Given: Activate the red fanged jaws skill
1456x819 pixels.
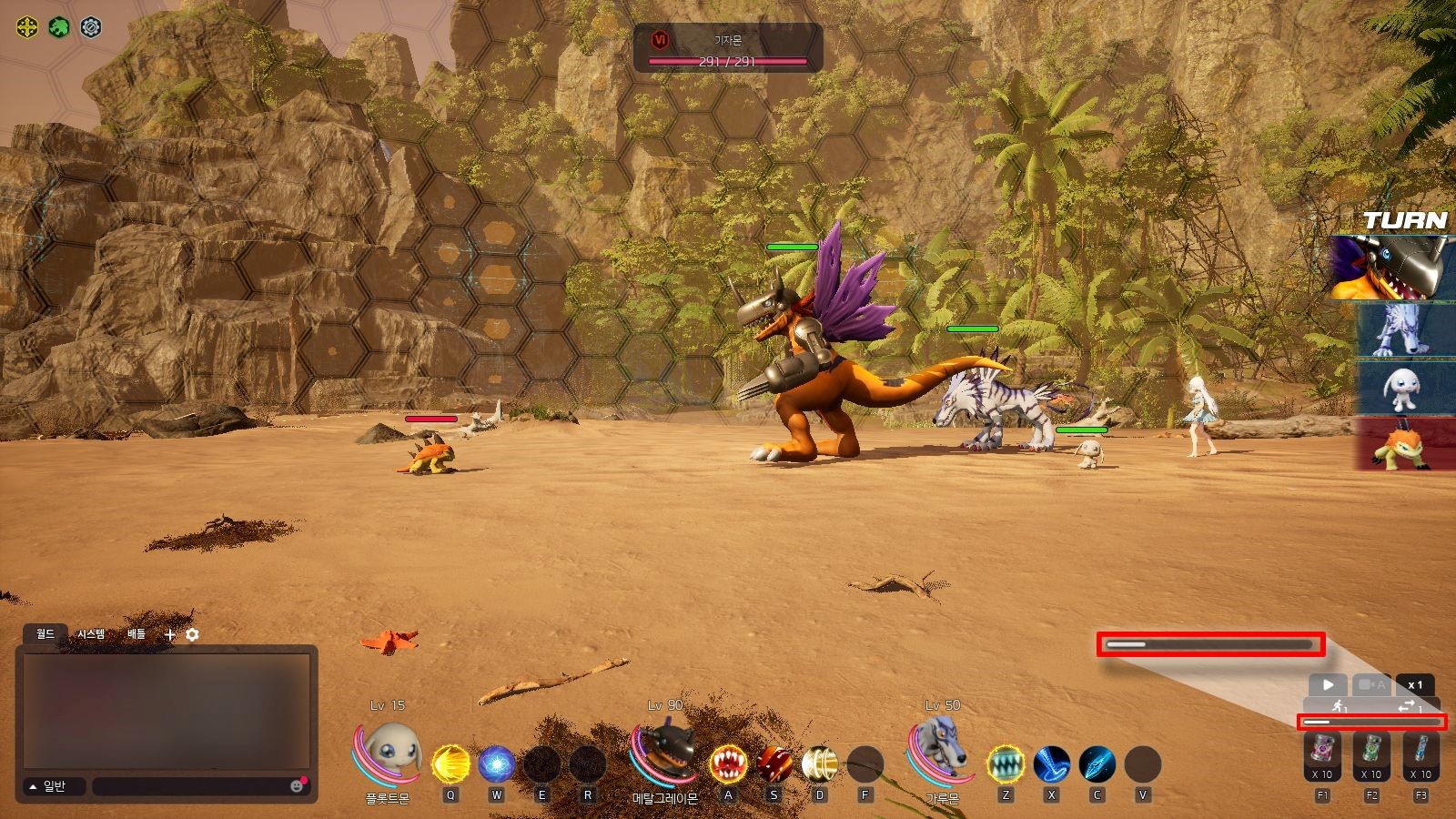Looking at the screenshot, I should click(x=728, y=764).
